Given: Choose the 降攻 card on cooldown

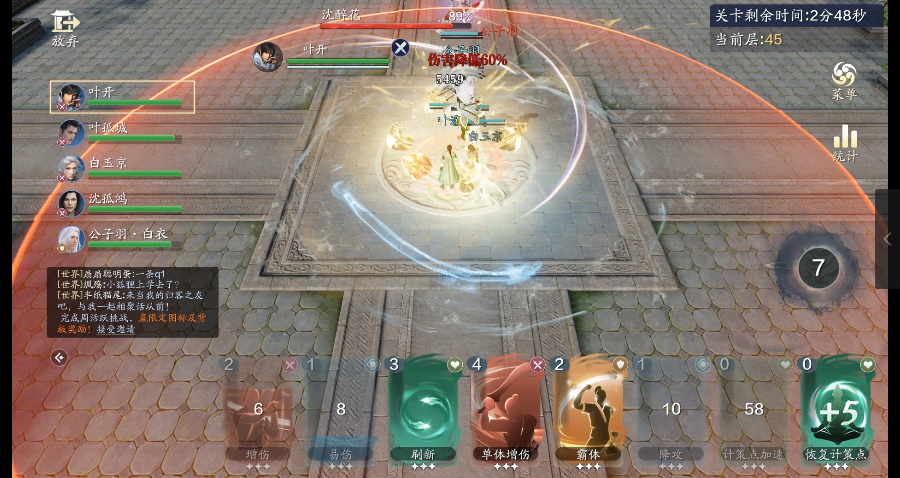Looking at the screenshot, I should click(671, 408).
